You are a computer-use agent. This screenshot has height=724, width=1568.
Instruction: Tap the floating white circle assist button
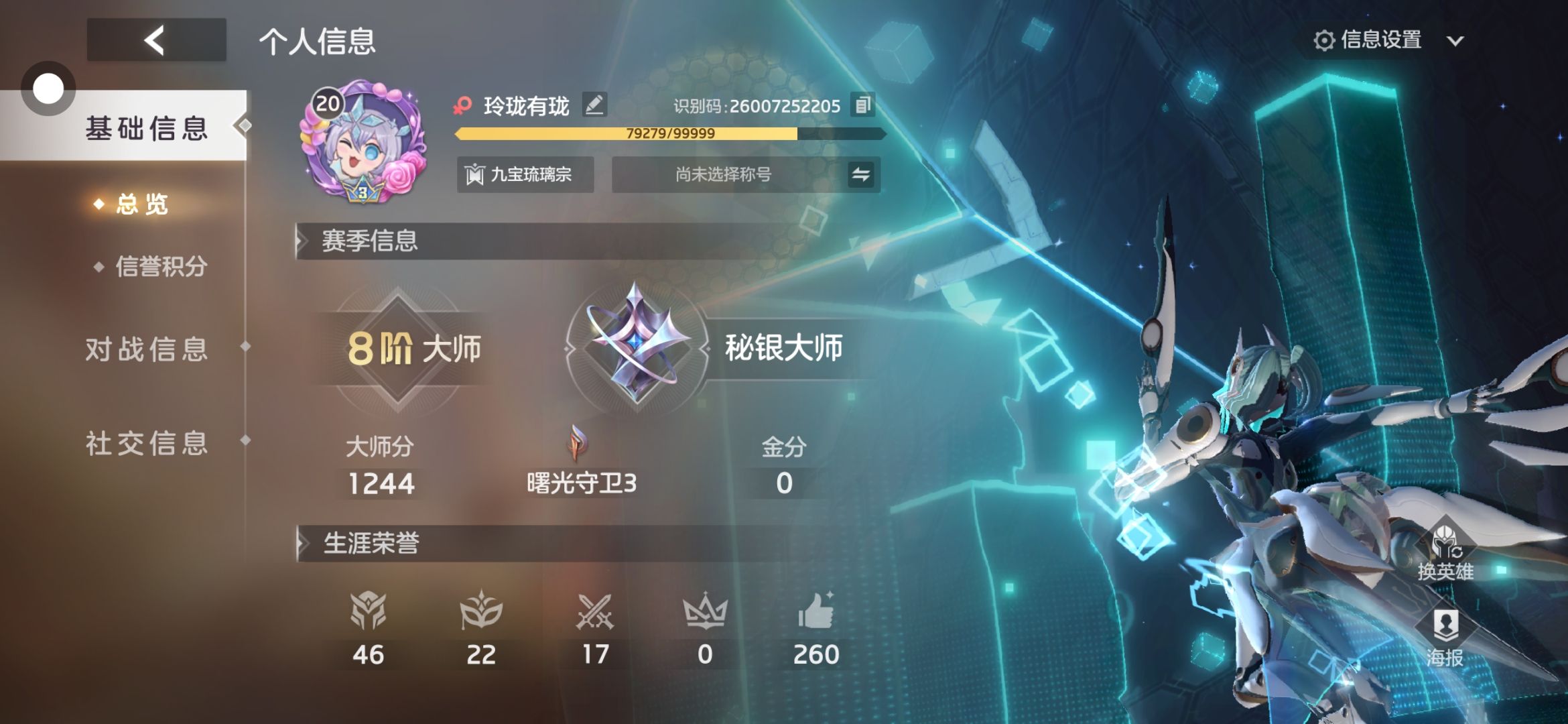tap(48, 88)
